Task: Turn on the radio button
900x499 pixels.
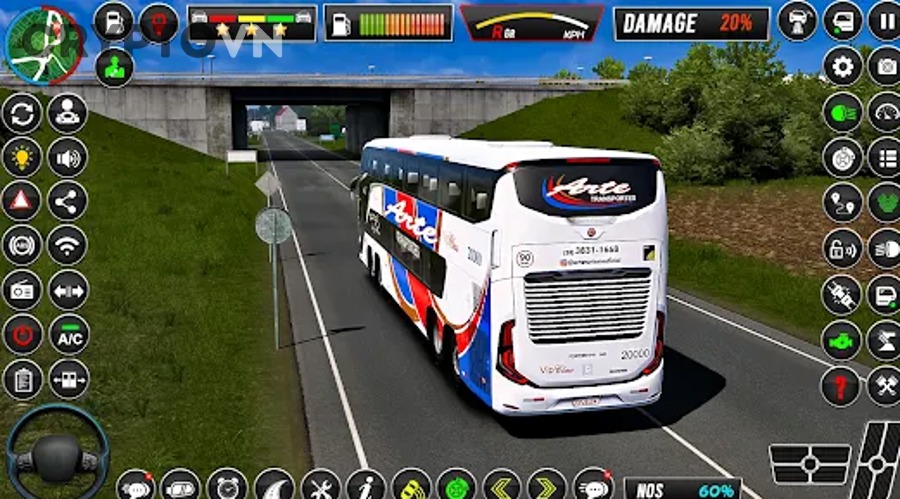Action: [22, 290]
